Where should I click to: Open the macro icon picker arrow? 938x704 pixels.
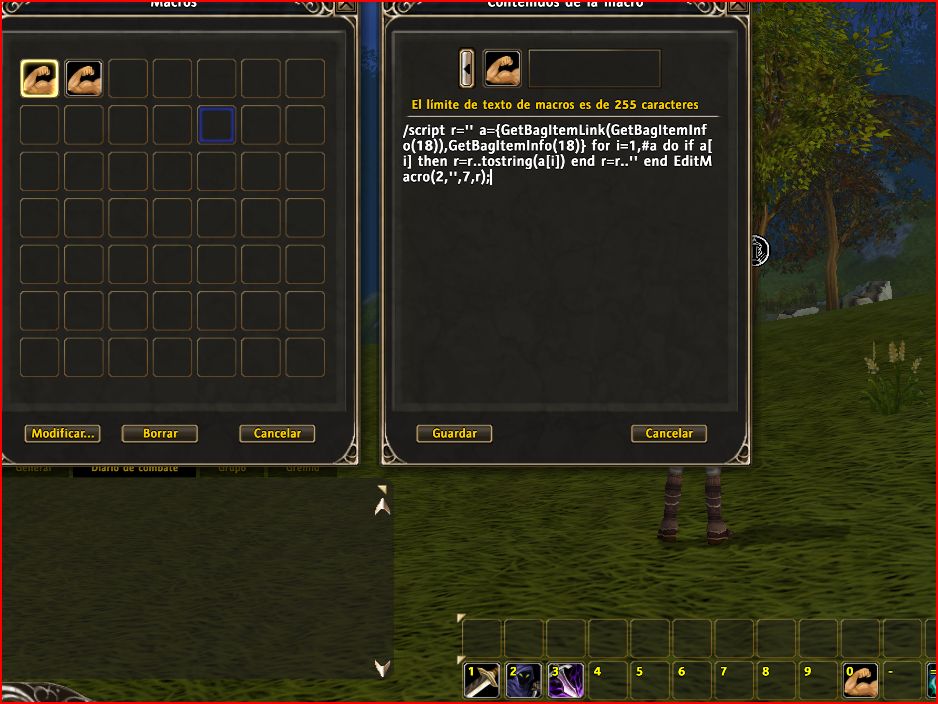pos(467,69)
